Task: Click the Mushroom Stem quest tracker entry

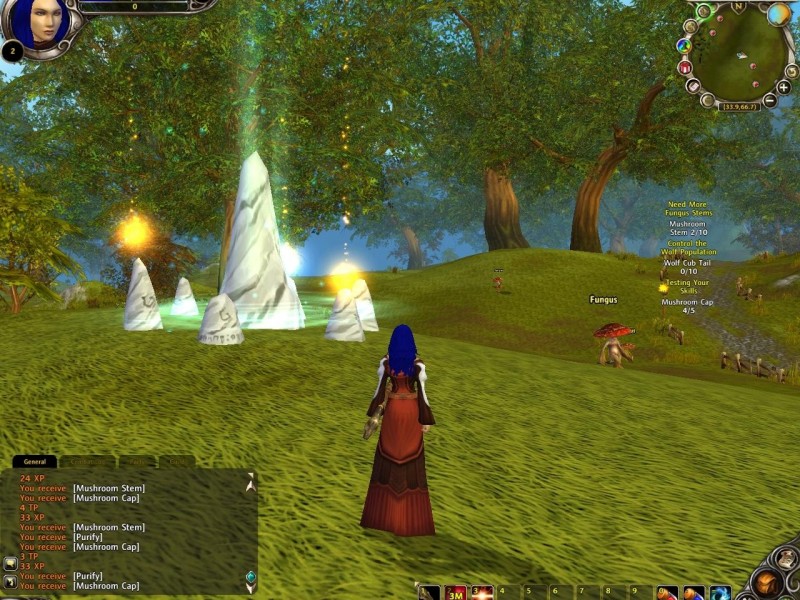Action: pyautogui.click(x=687, y=228)
